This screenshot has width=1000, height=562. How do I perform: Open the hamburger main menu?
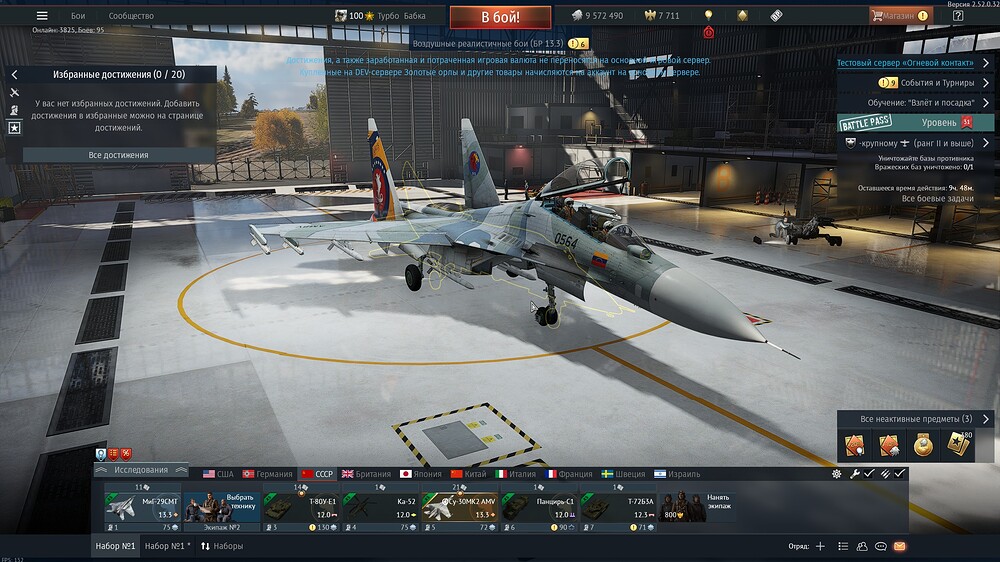coord(42,16)
